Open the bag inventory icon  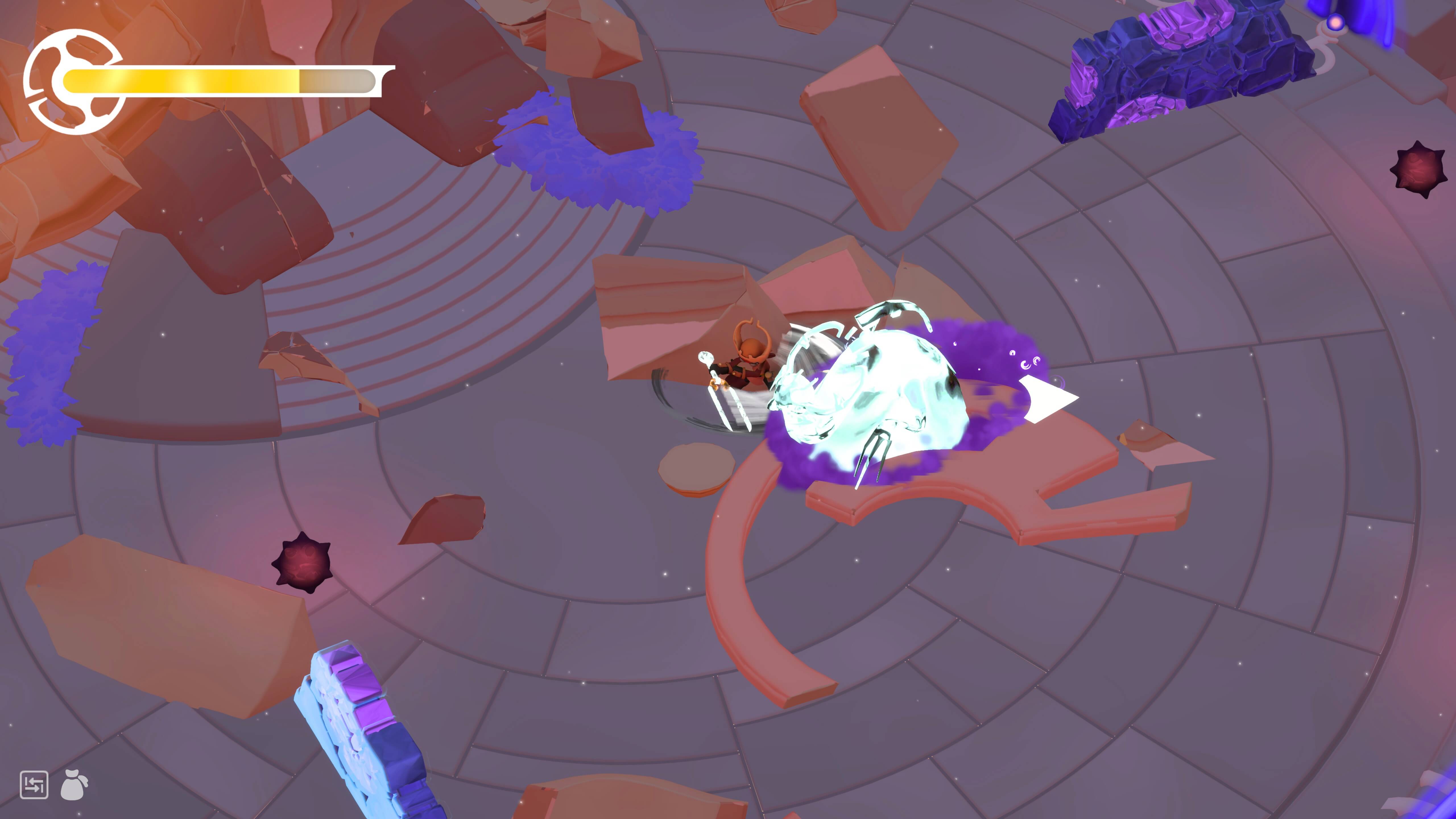click(x=74, y=785)
